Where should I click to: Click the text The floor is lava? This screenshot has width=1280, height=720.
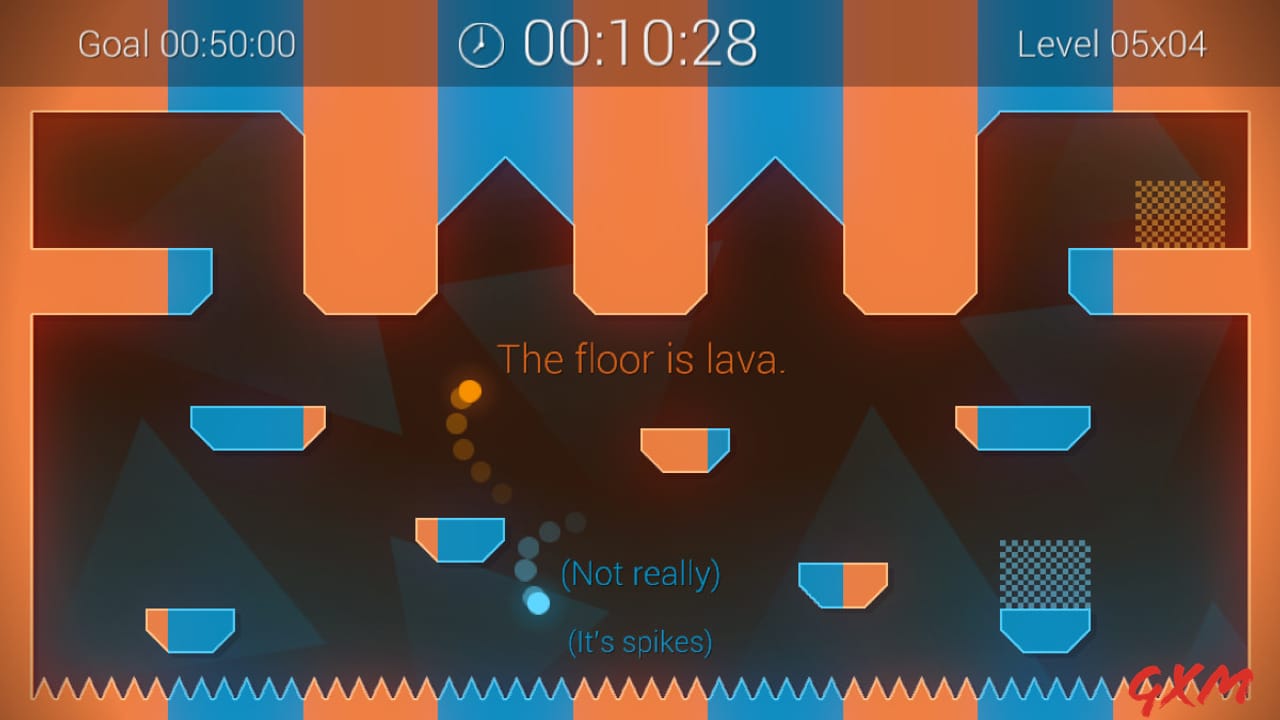coord(641,359)
